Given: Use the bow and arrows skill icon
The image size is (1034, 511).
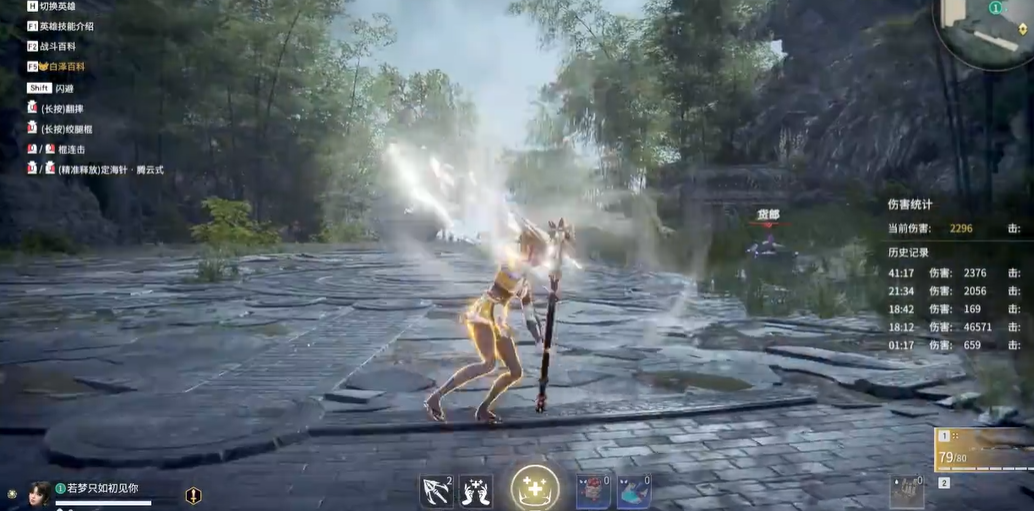Looking at the screenshot, I should point(437,491).
